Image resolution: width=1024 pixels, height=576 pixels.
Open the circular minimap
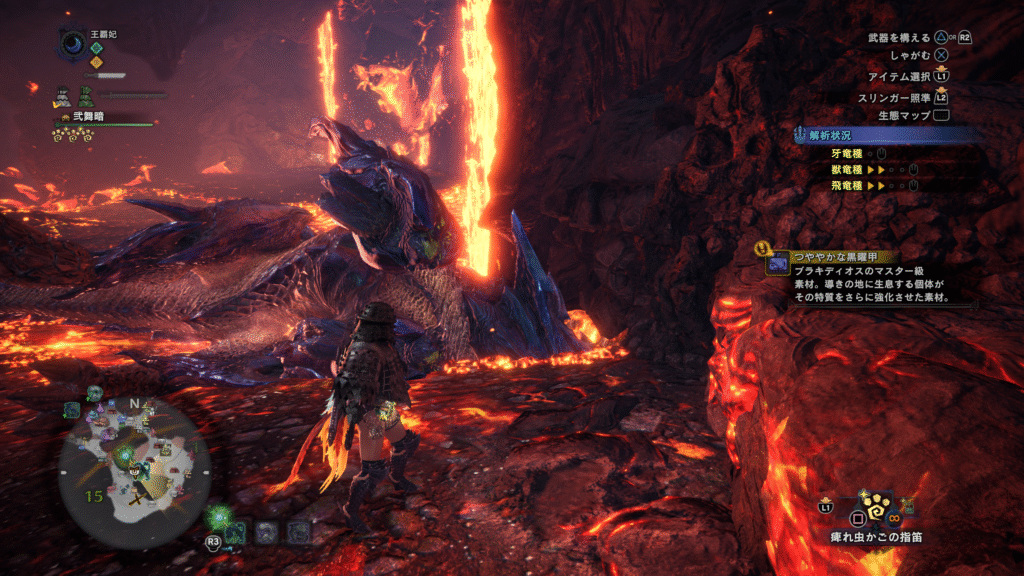[x=134, y=462]
